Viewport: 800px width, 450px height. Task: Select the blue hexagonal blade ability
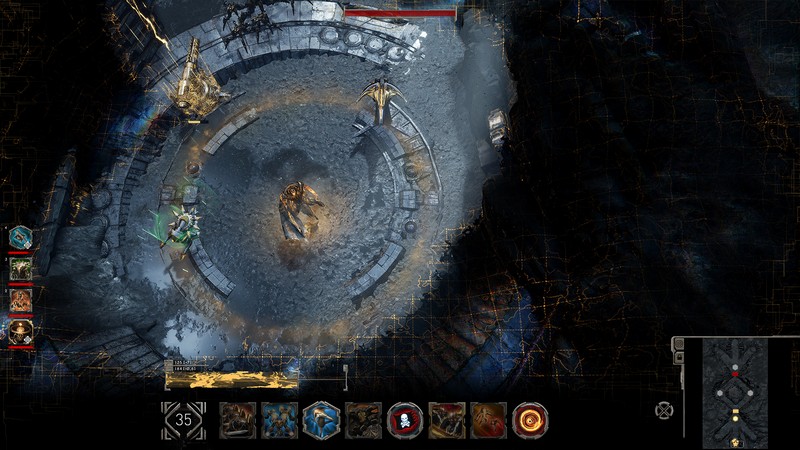(321, 420)
